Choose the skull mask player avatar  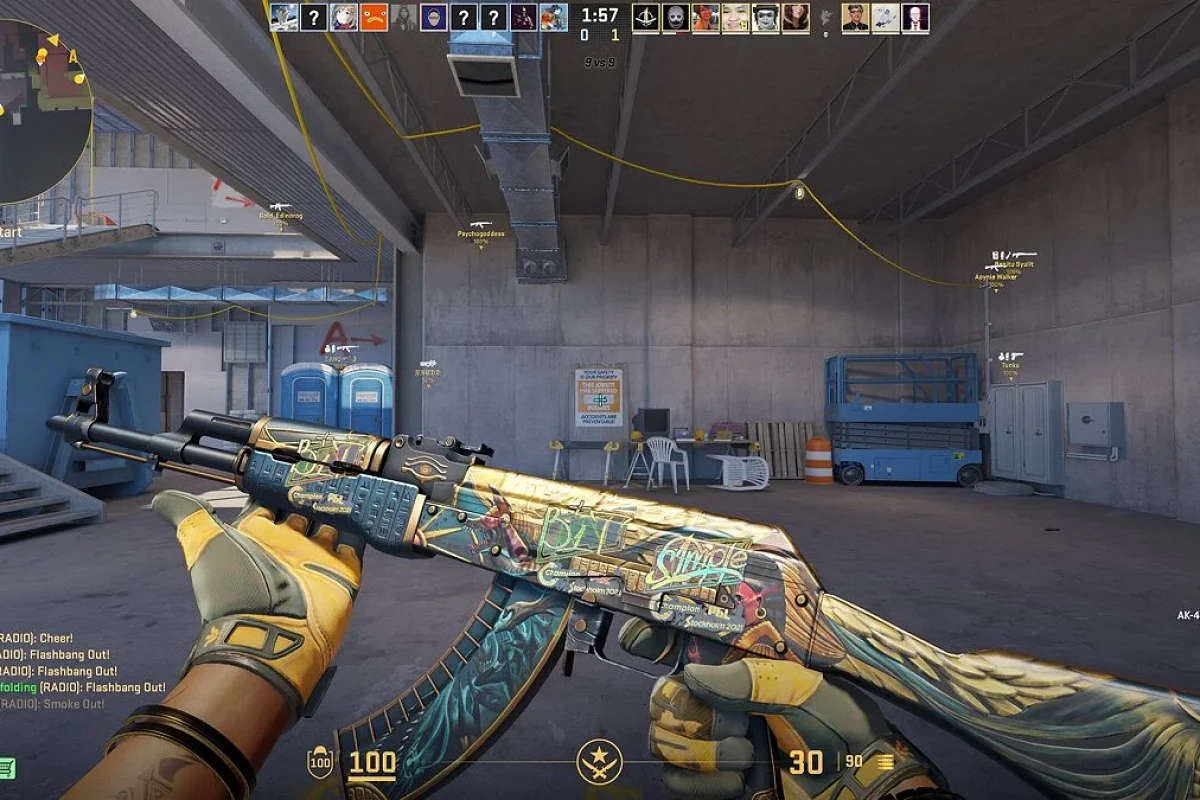point(675,17)
